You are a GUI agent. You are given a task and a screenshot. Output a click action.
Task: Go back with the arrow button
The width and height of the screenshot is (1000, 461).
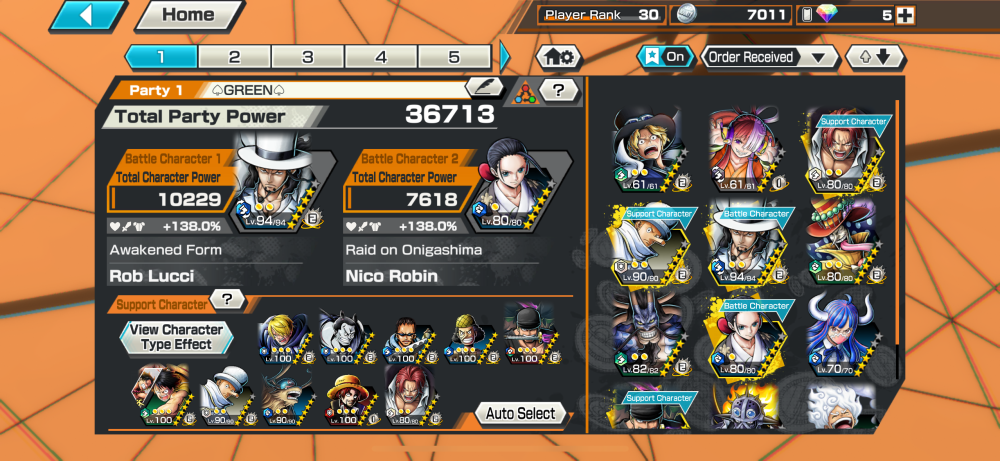pyautogui.click(x=87, y=16)
